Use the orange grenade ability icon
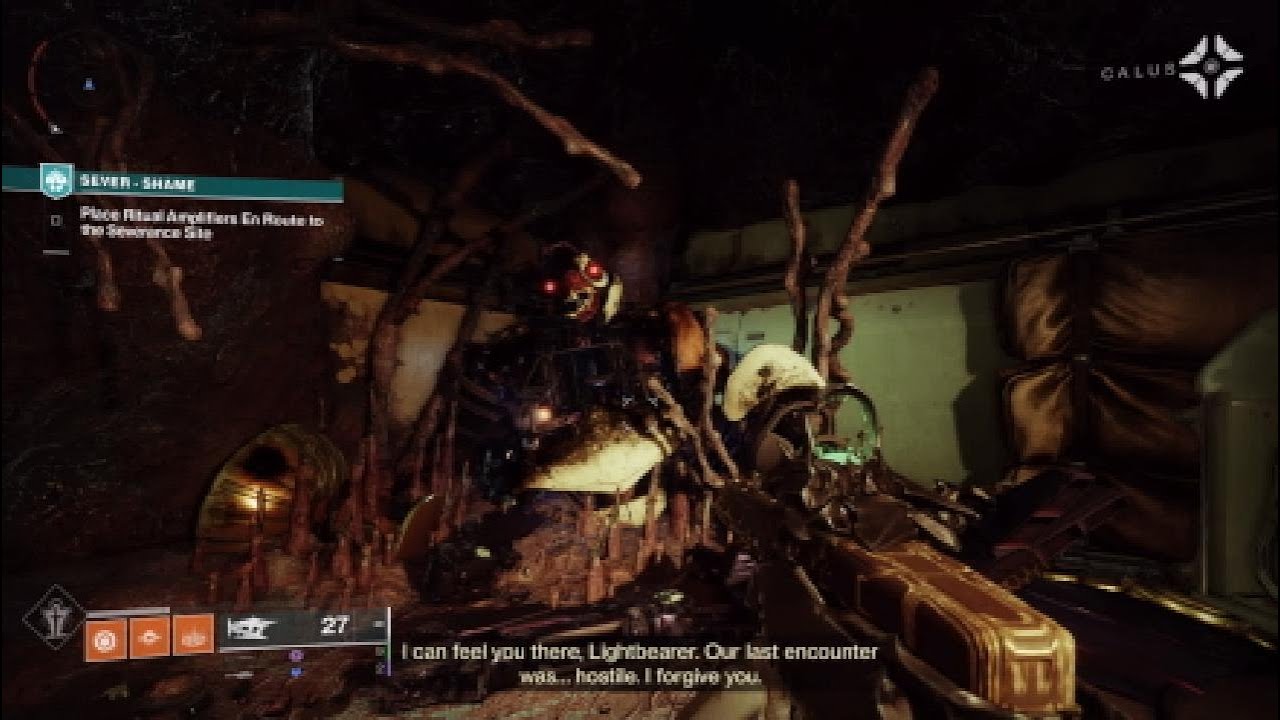 105,637
